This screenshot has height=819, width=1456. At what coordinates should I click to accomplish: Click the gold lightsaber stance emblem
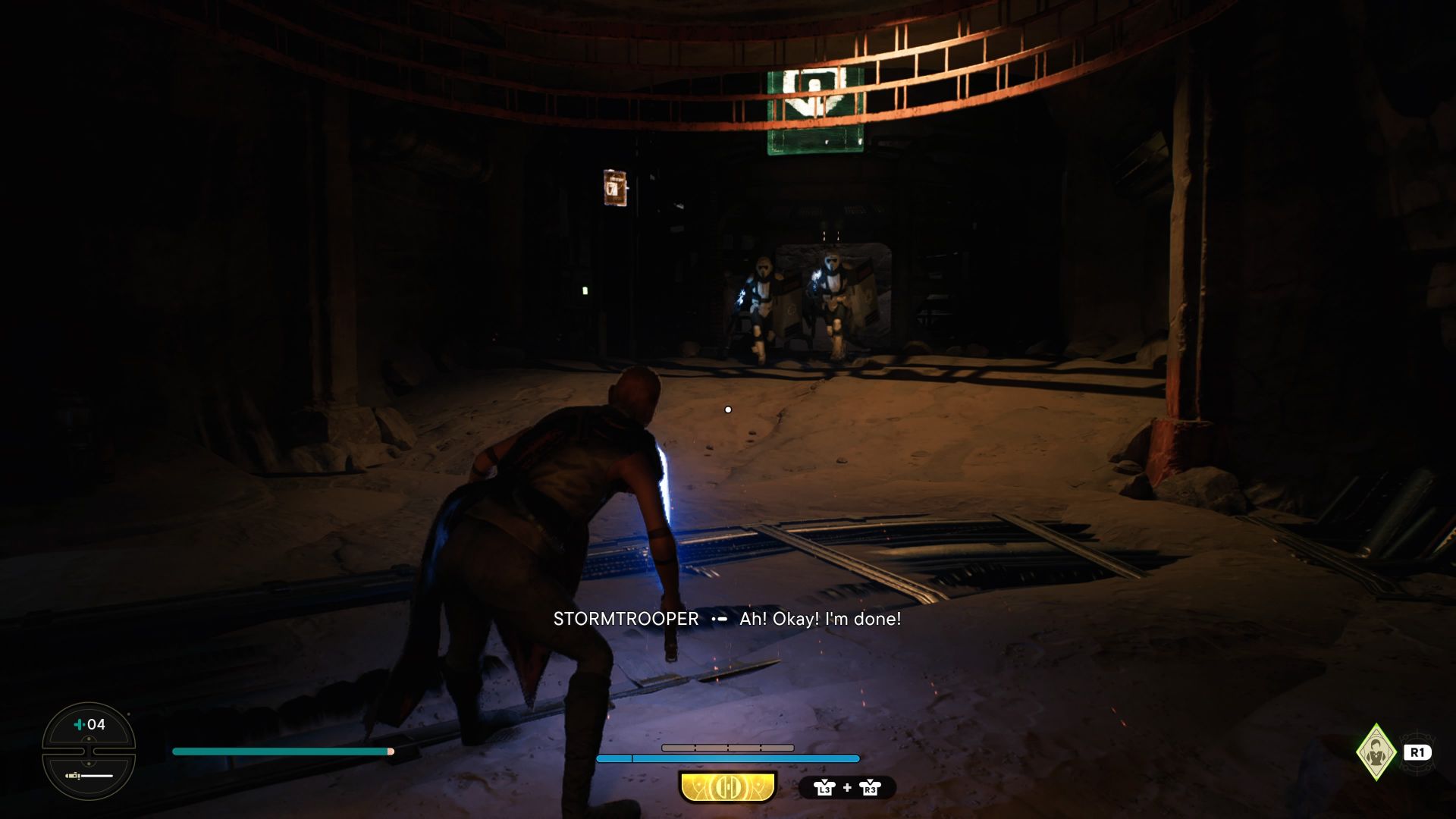tap(726, 788)
